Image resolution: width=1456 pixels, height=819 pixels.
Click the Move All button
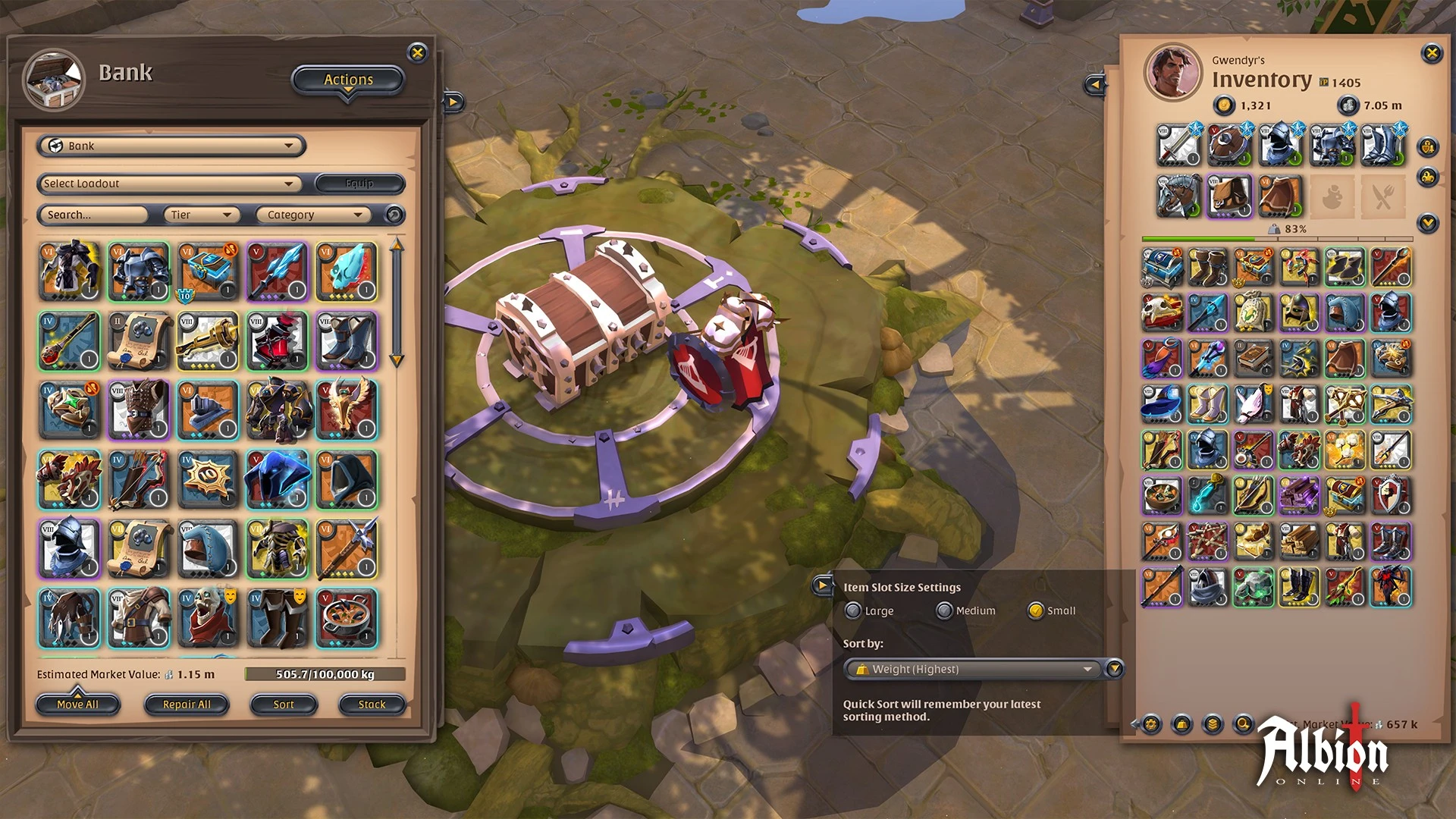pos(78,704)
